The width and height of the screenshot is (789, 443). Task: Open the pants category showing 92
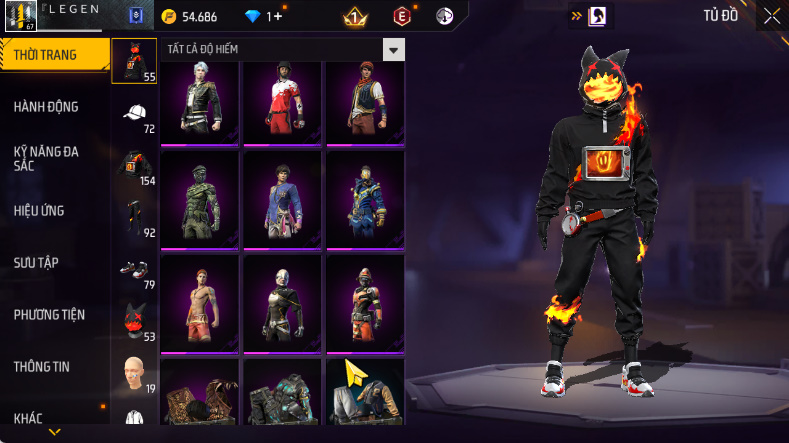[134, 217]
